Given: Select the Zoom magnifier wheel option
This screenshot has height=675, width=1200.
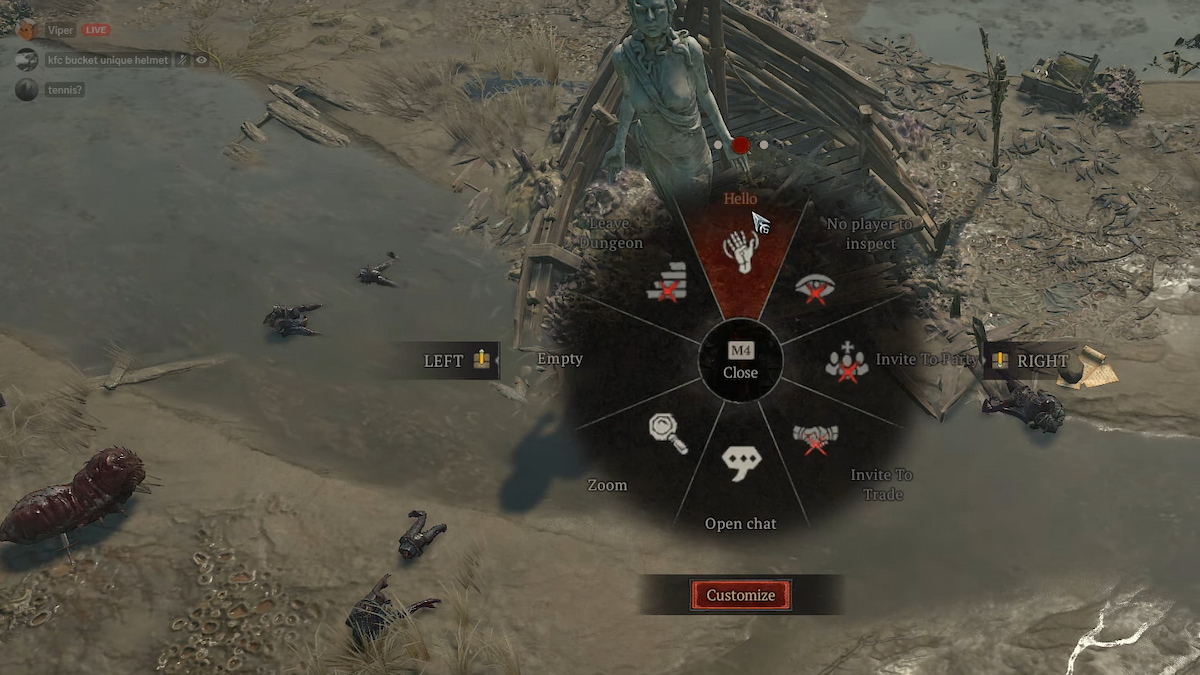Looking at the screenshot, I should (667, 433).
